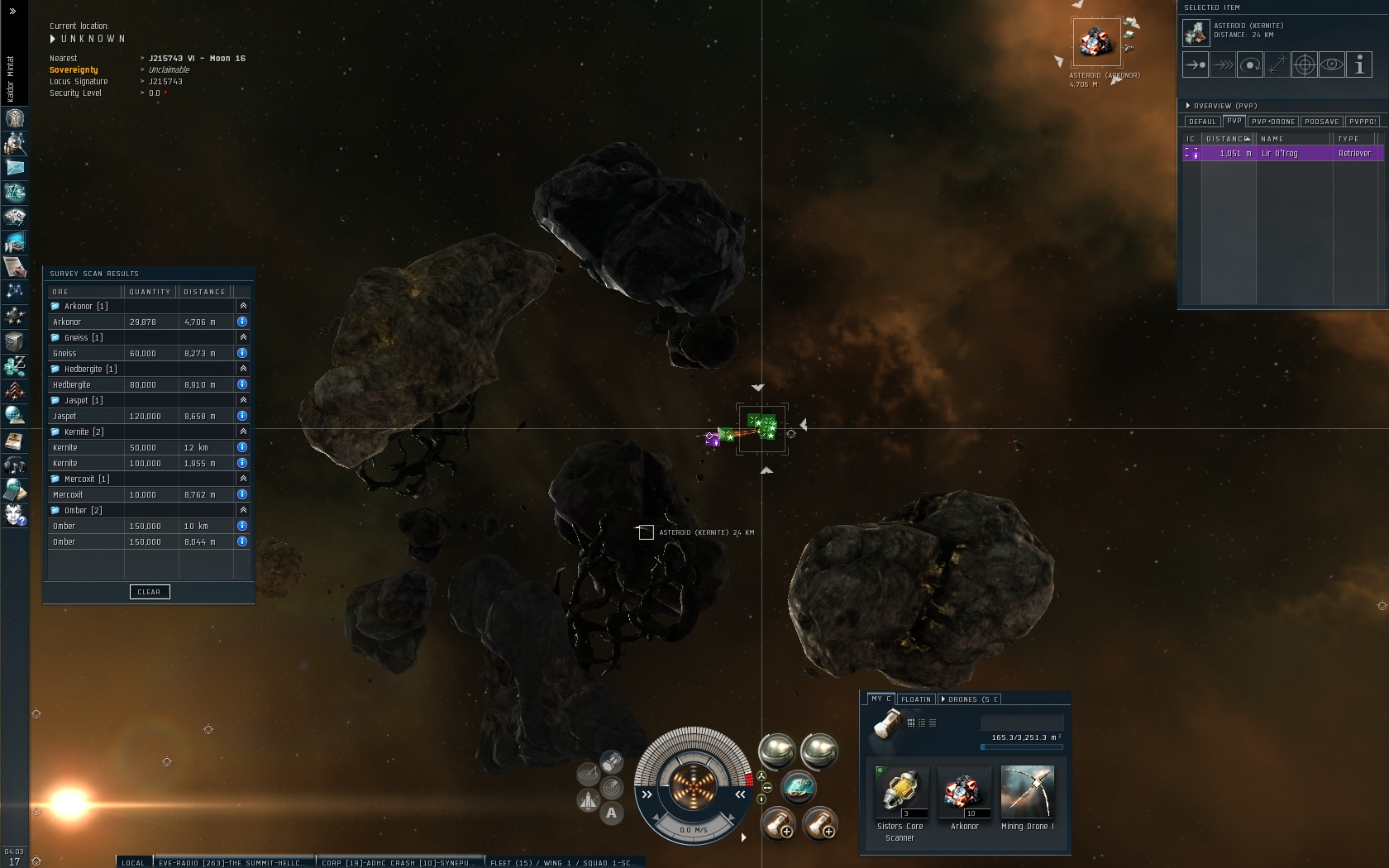Image resolution: width=1389 pixels, height=868 pixels.
Task: Open the Drones tab
Action: click(969, 699)
